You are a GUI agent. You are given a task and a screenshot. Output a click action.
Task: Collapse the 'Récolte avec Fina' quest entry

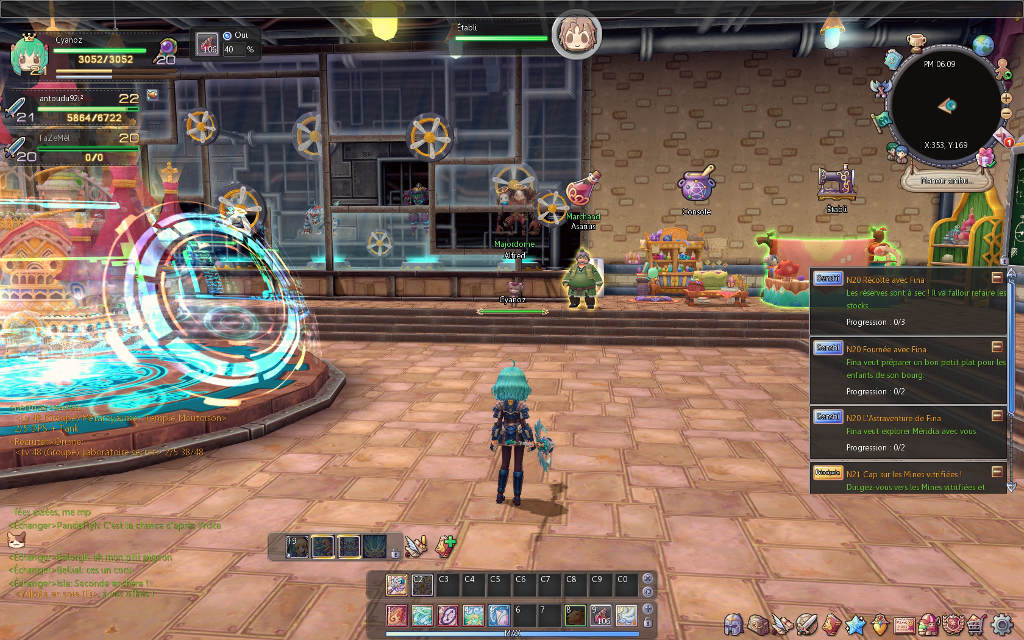pyautogui.click(x=997, y=277)
